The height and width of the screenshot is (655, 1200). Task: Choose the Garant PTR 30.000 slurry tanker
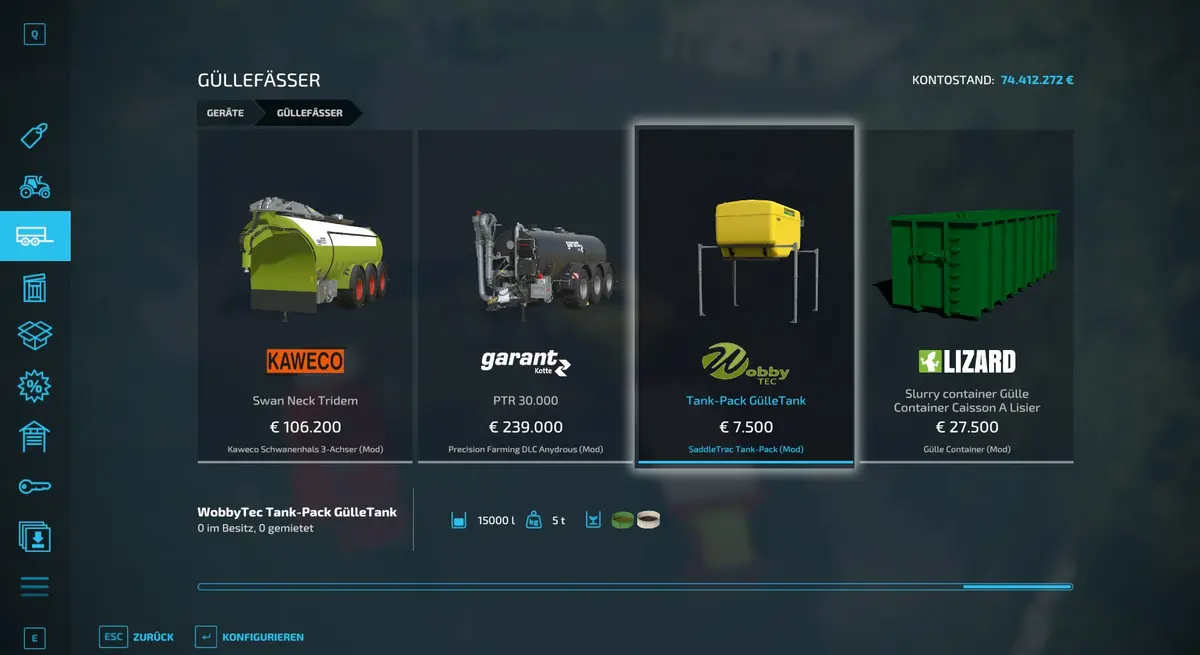525,295
